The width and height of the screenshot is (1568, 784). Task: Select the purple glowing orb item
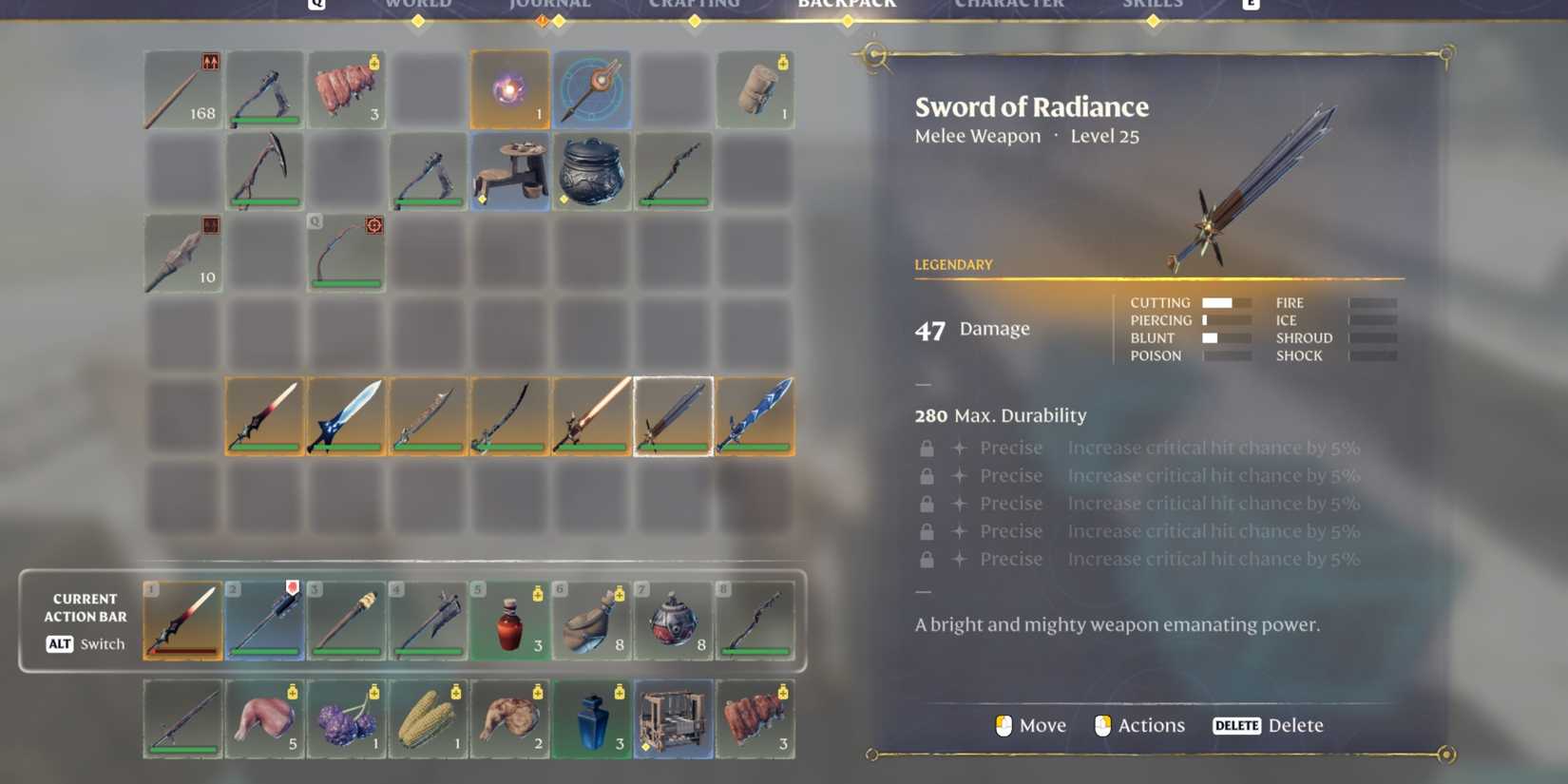coord(510,89)
